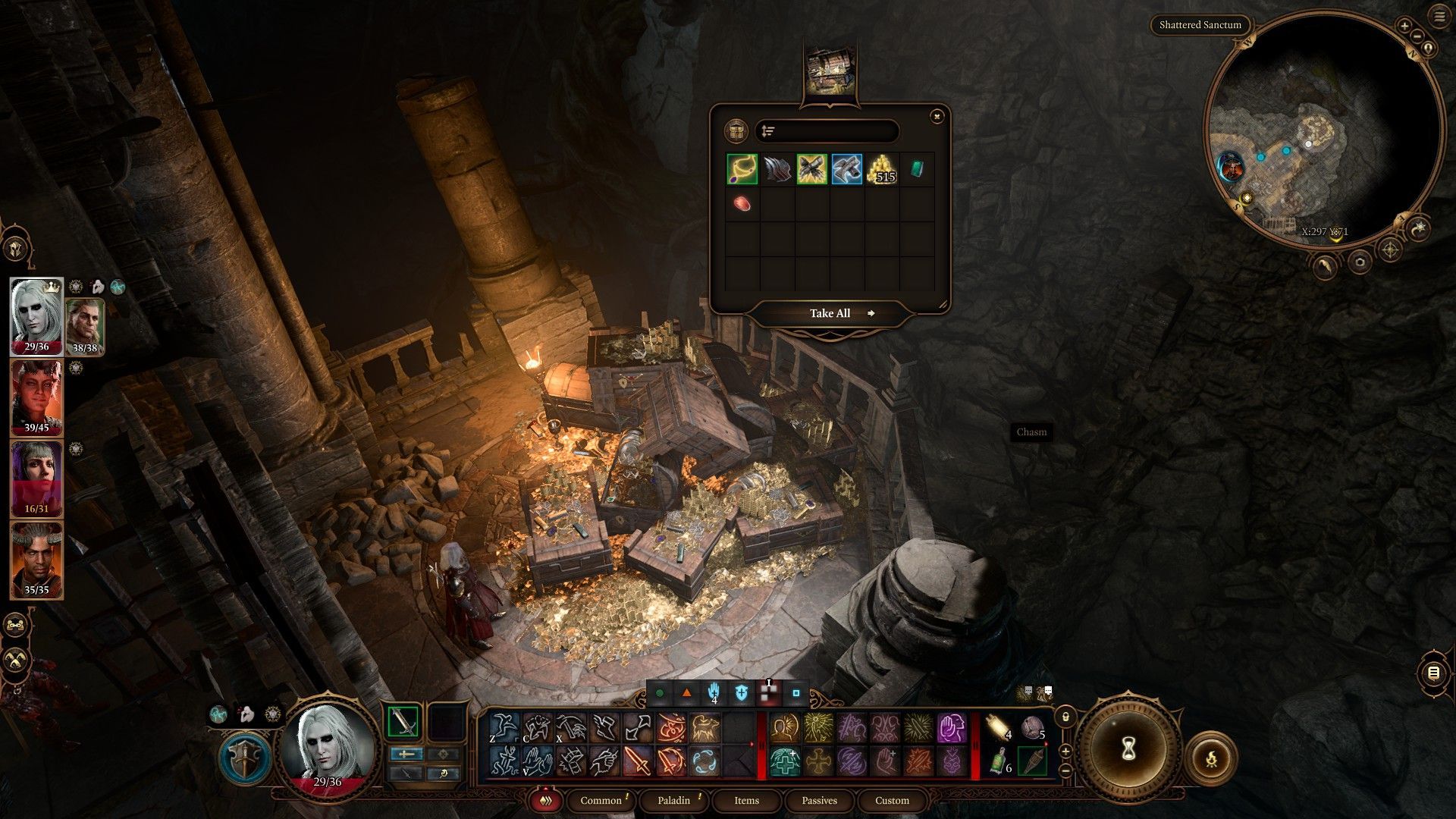The height and width of the screenshot is (819, 1456).
Task: Select the red tiefling companion portrait
Action: pos(36,398)
